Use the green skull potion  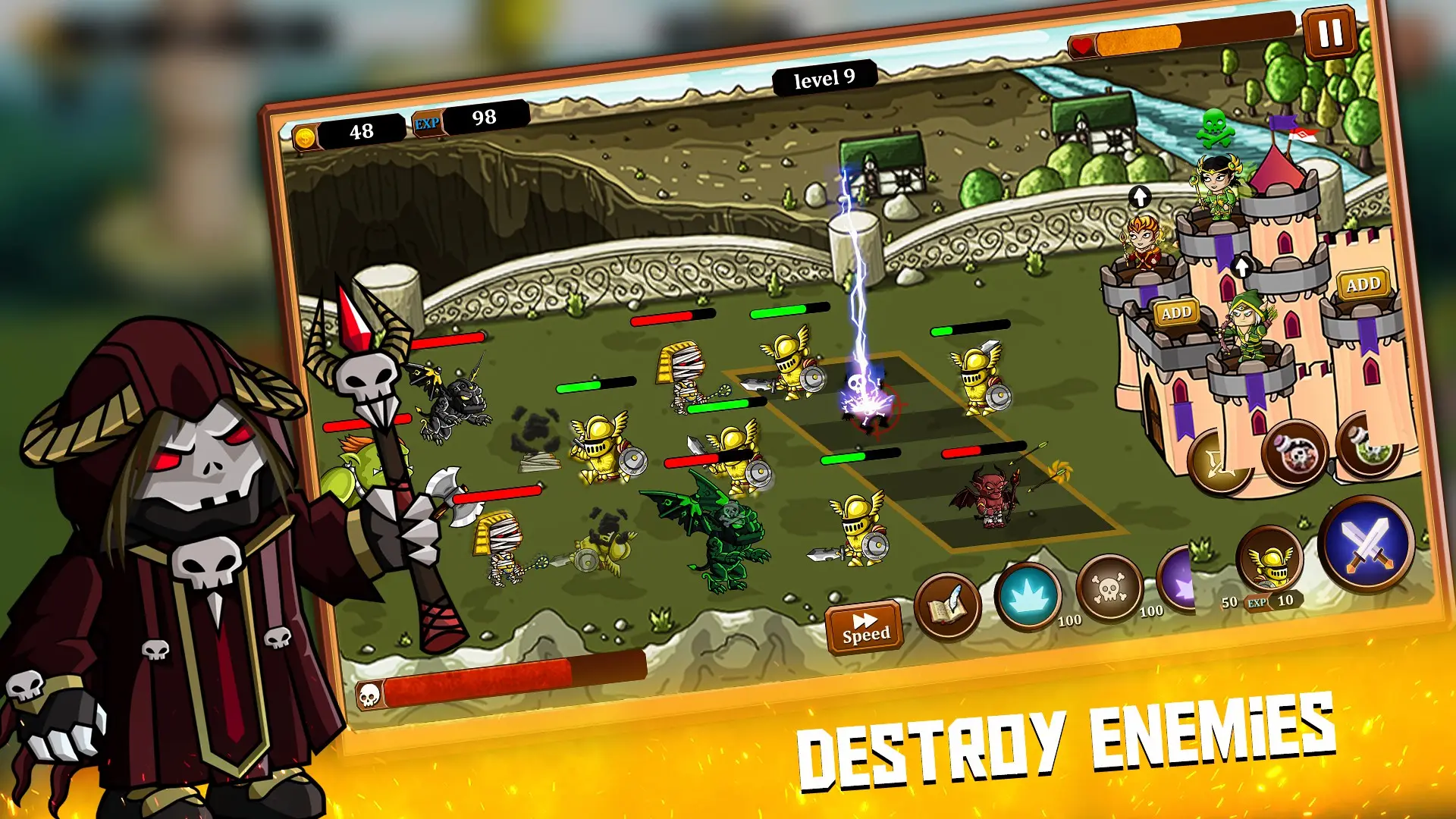1367,447
